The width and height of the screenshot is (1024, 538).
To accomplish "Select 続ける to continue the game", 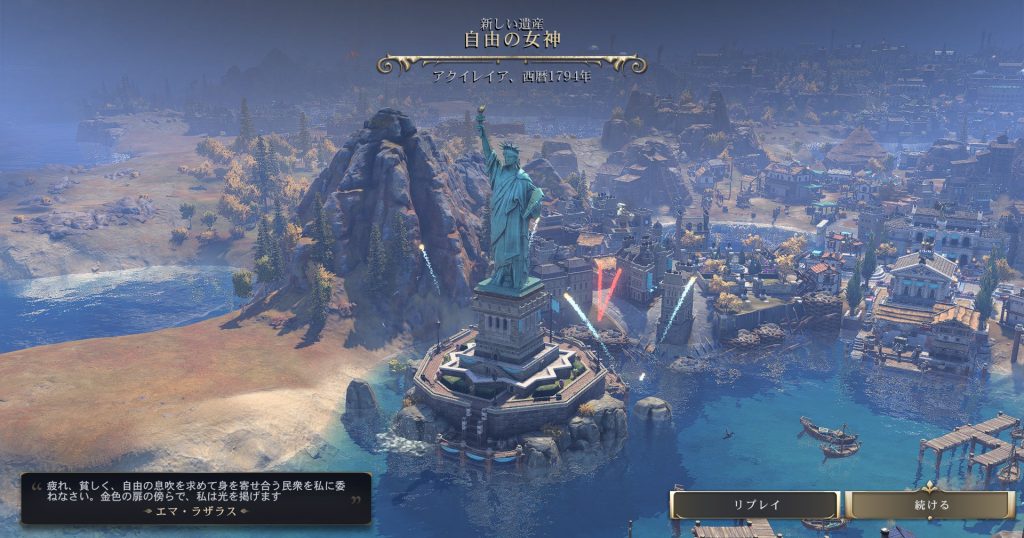I will click(x=931, y=505).
